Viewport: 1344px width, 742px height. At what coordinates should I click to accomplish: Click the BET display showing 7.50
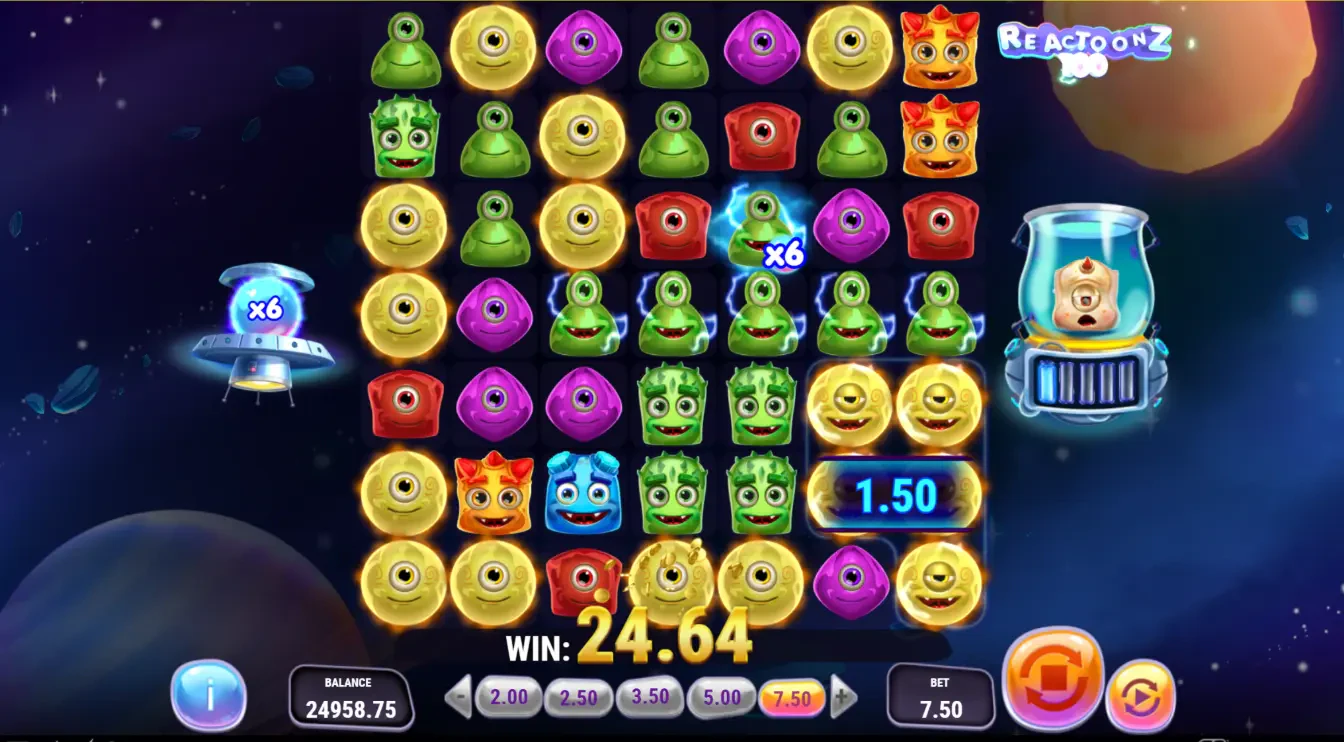[939, 697]
